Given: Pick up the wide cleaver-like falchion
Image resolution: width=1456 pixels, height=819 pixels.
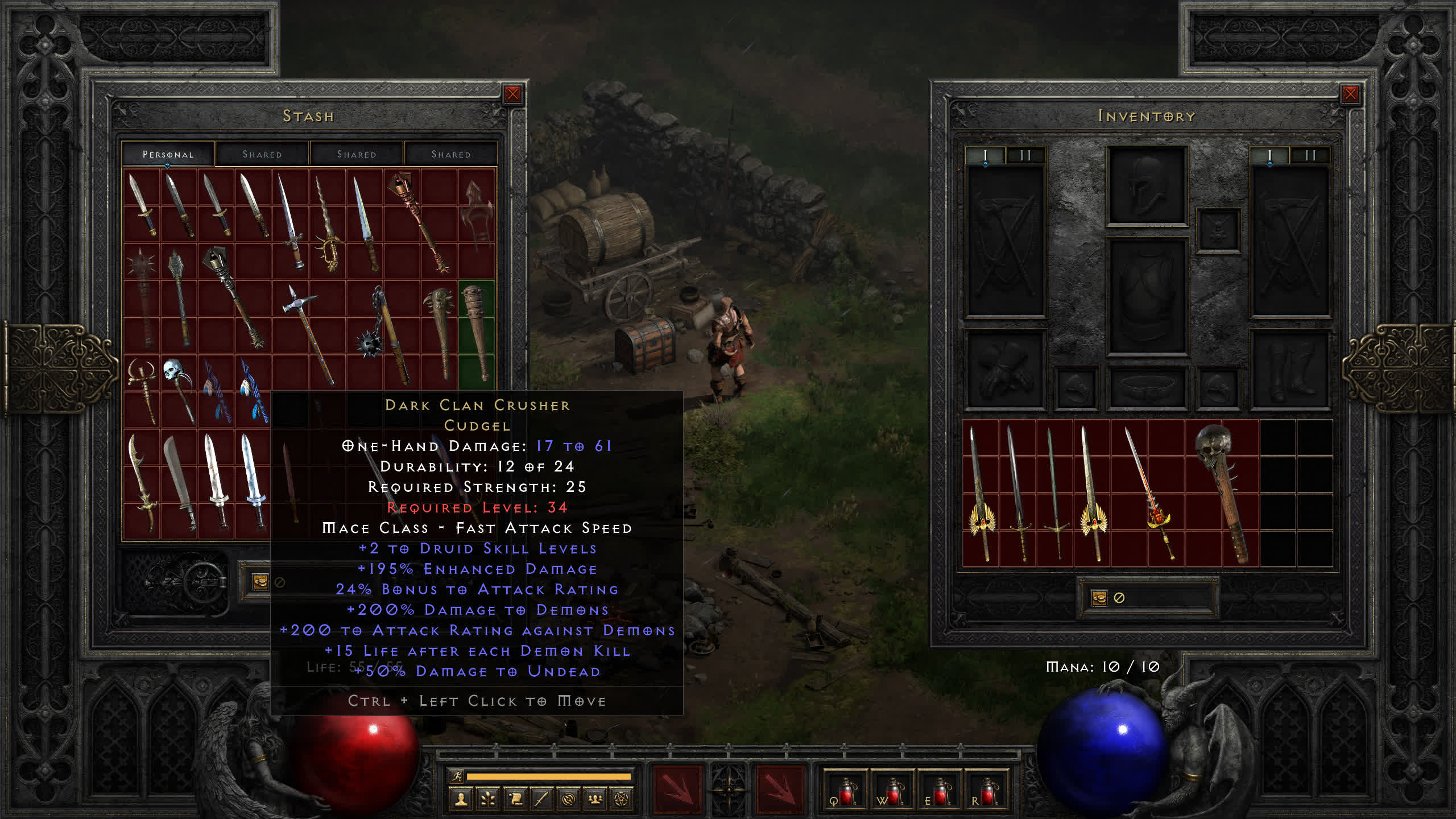Looking at the screenshot, I should point(179,482).
